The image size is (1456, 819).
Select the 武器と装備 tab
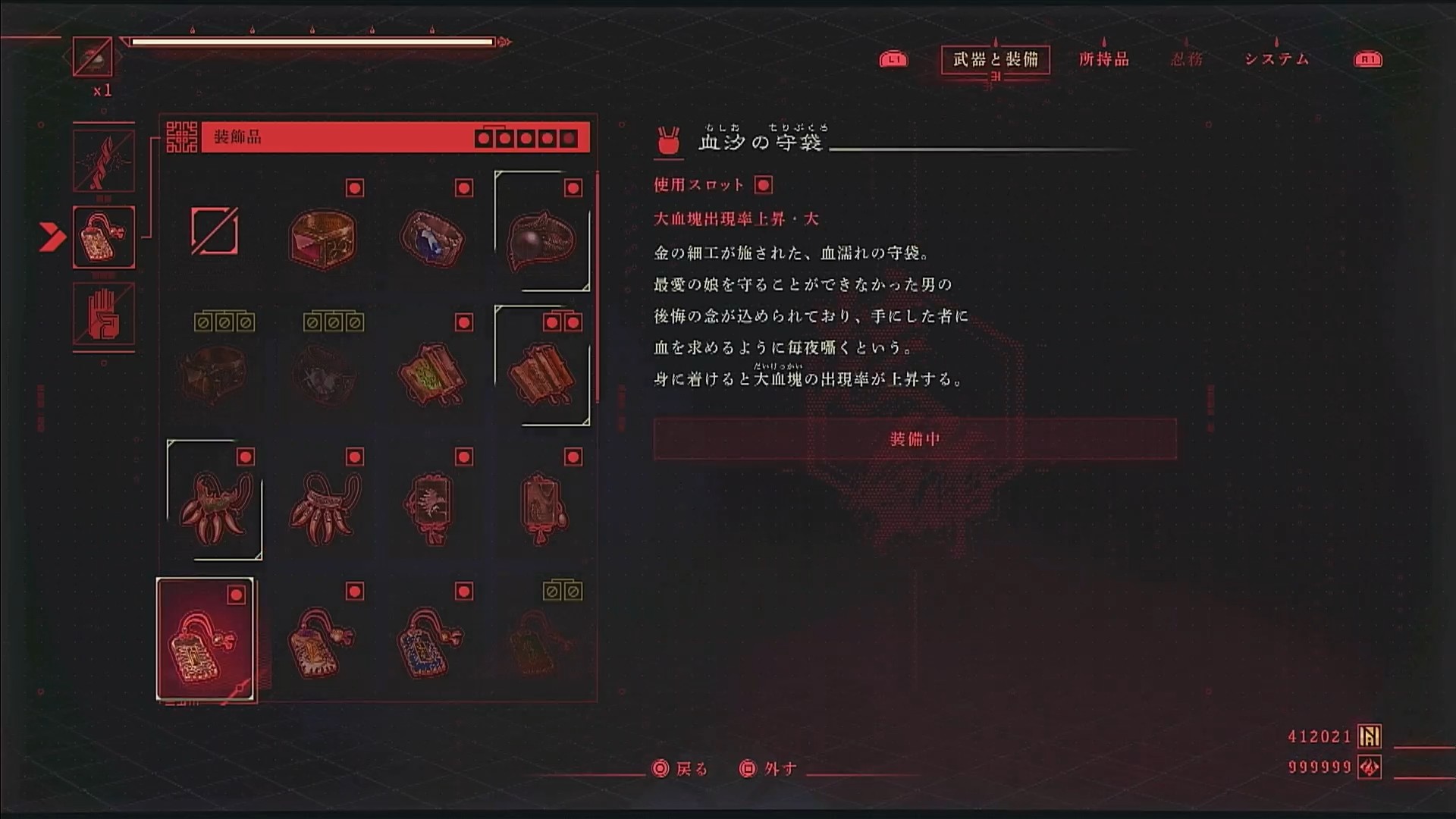995,59
